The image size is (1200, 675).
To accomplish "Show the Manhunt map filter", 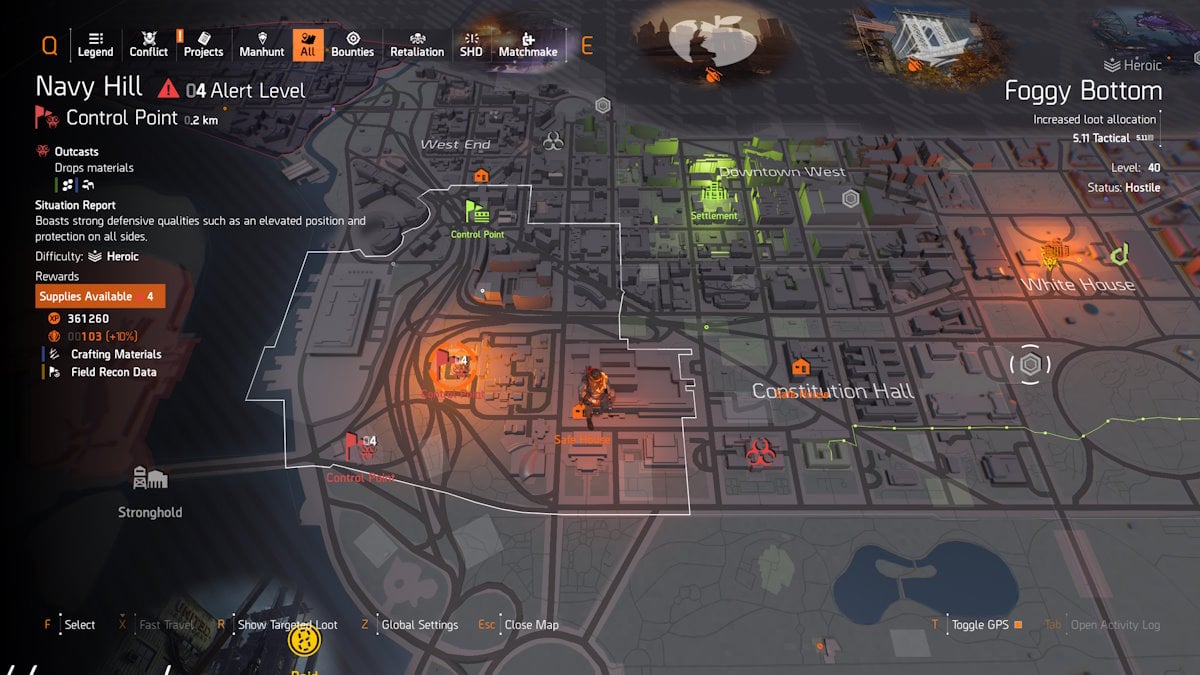I will click(262, 44).
